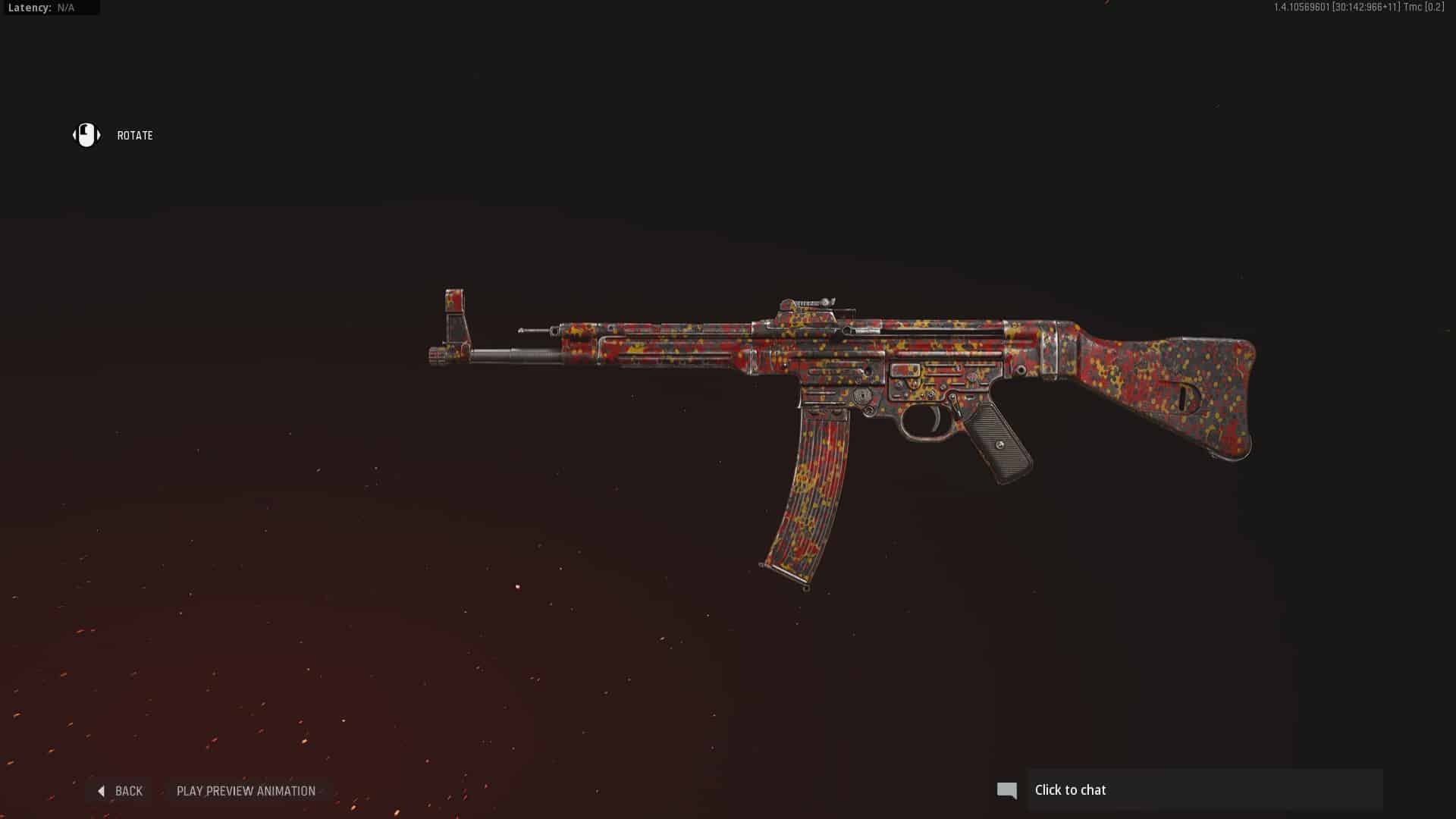Click the chat speech bubble icon

click(1007, 791)
